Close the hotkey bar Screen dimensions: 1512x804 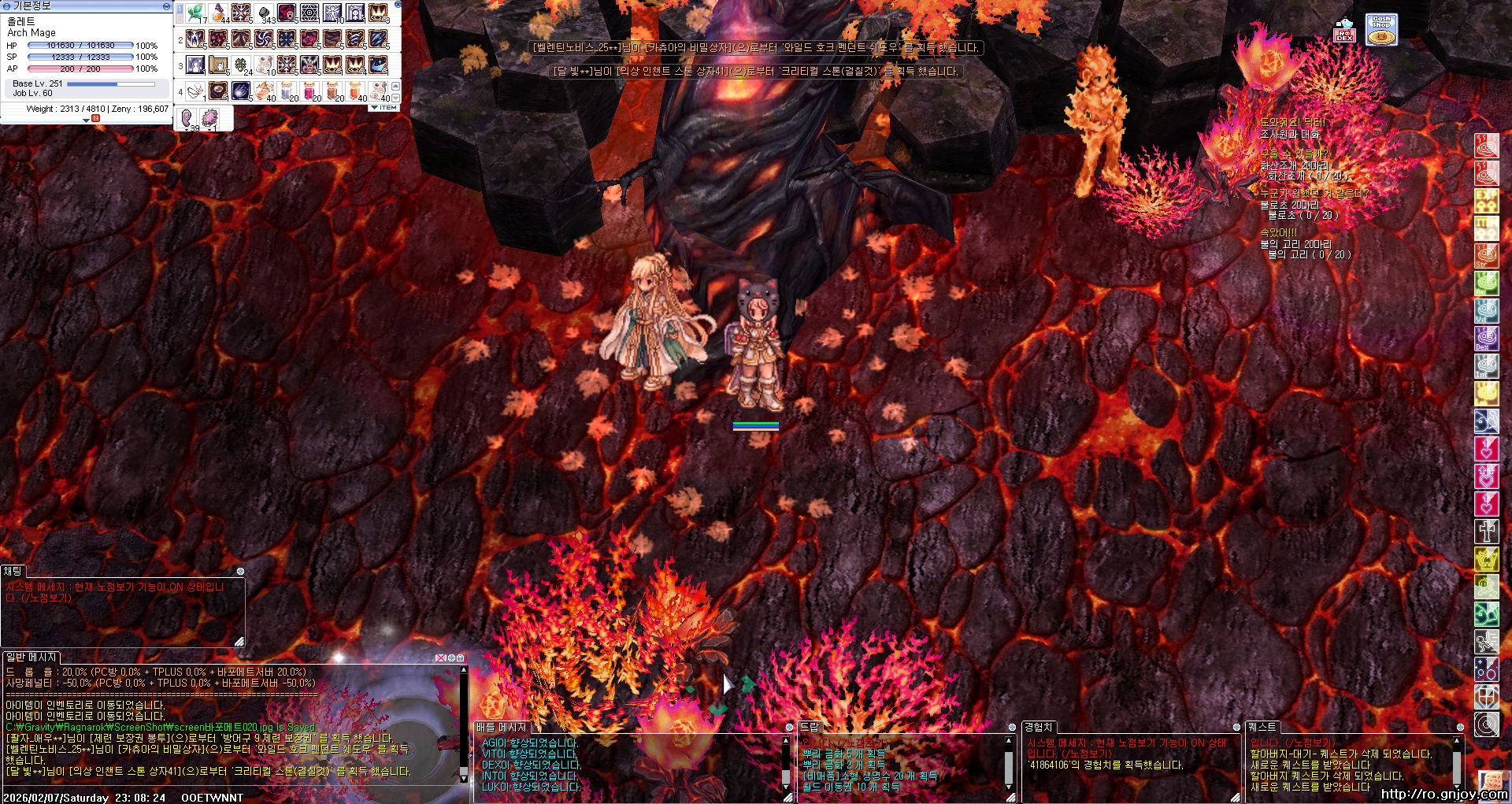[x=398, y=5]
